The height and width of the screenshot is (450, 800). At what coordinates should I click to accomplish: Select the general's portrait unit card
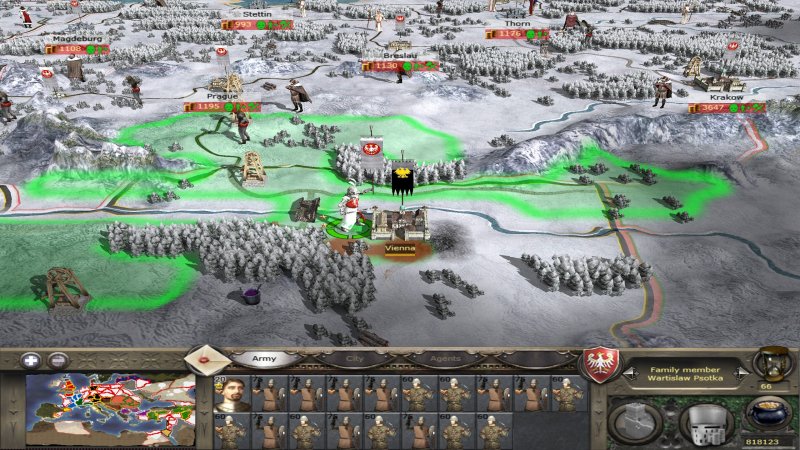[232, 393]
